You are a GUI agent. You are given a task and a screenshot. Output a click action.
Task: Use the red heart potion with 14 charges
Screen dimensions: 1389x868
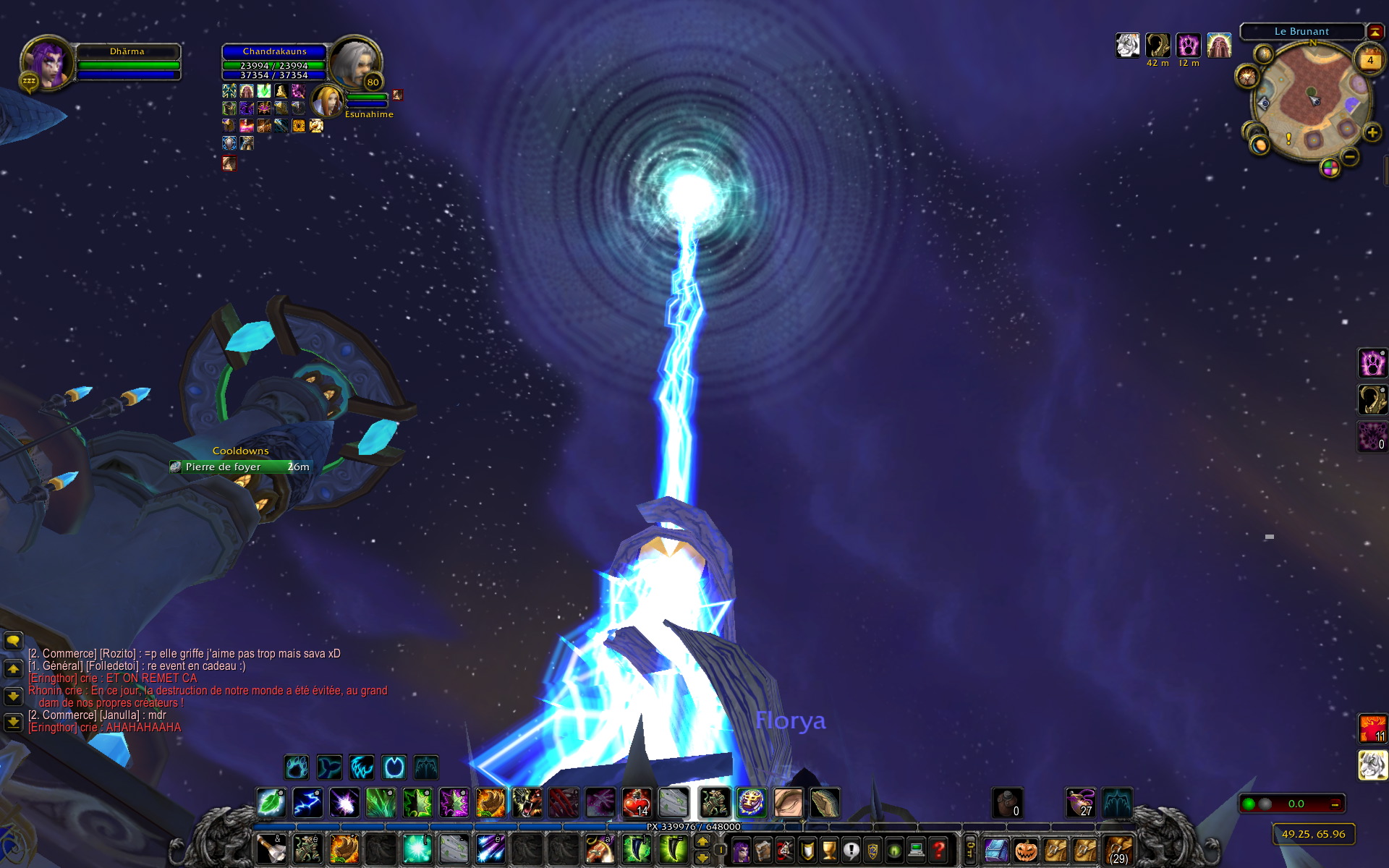(637, 803)
